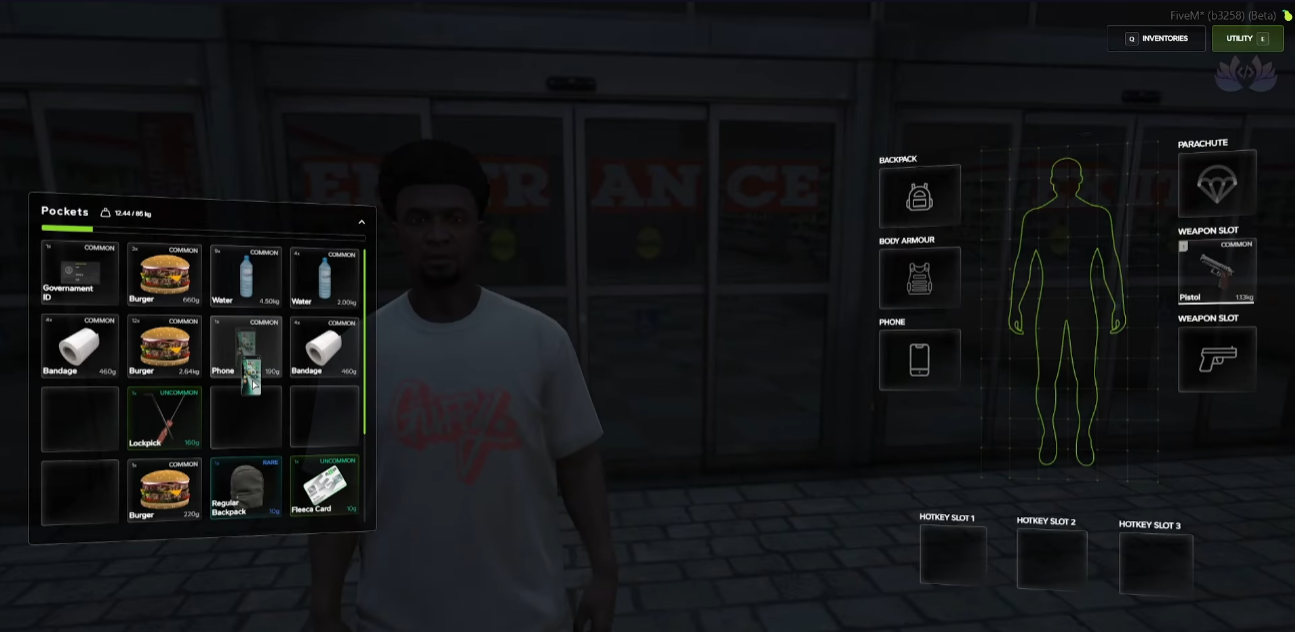Choose the Fleeca Card item
1295x632 pixels.
324,487
